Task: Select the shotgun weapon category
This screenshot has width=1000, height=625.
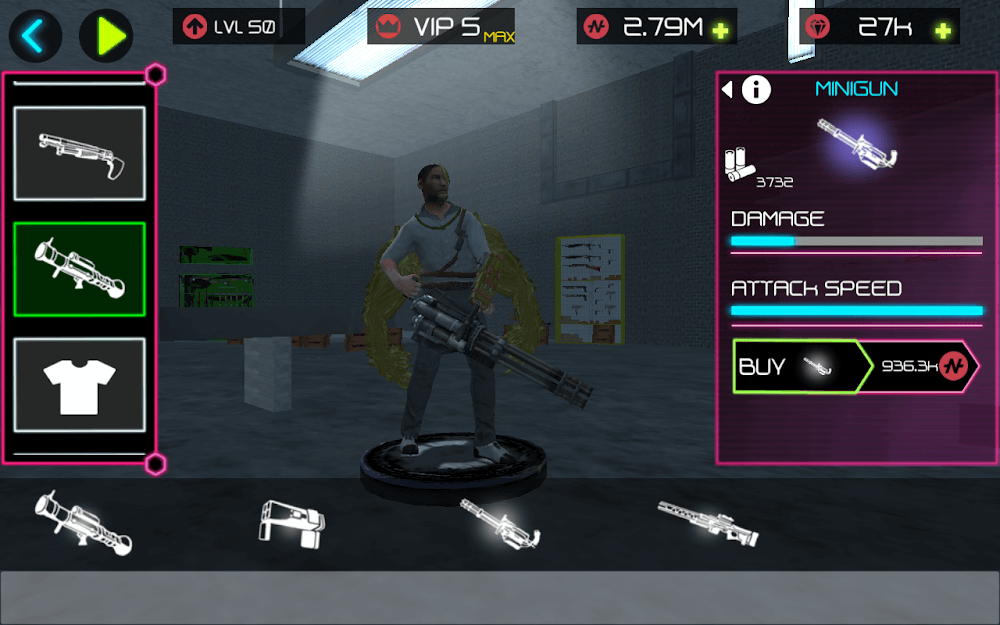Action: tap(79, 154)
